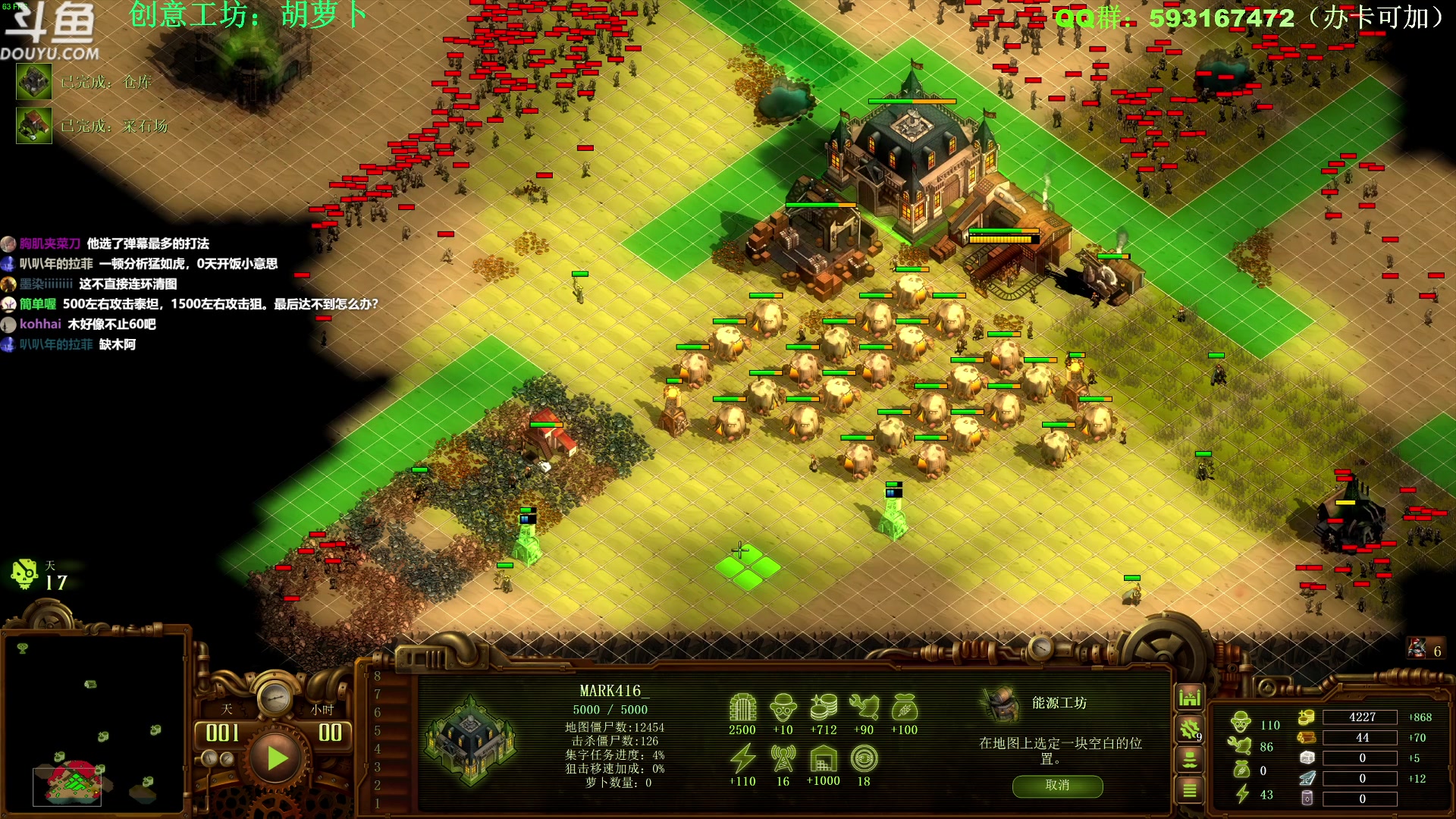This screenshot has width=1456, height=819.
Task: Cancel the 能源工坊 placement with 取消
Action: click(1057, 786)
